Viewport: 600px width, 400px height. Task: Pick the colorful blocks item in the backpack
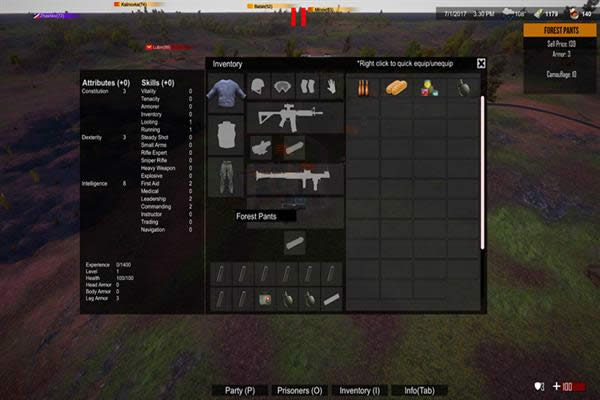tap(429, 88)
